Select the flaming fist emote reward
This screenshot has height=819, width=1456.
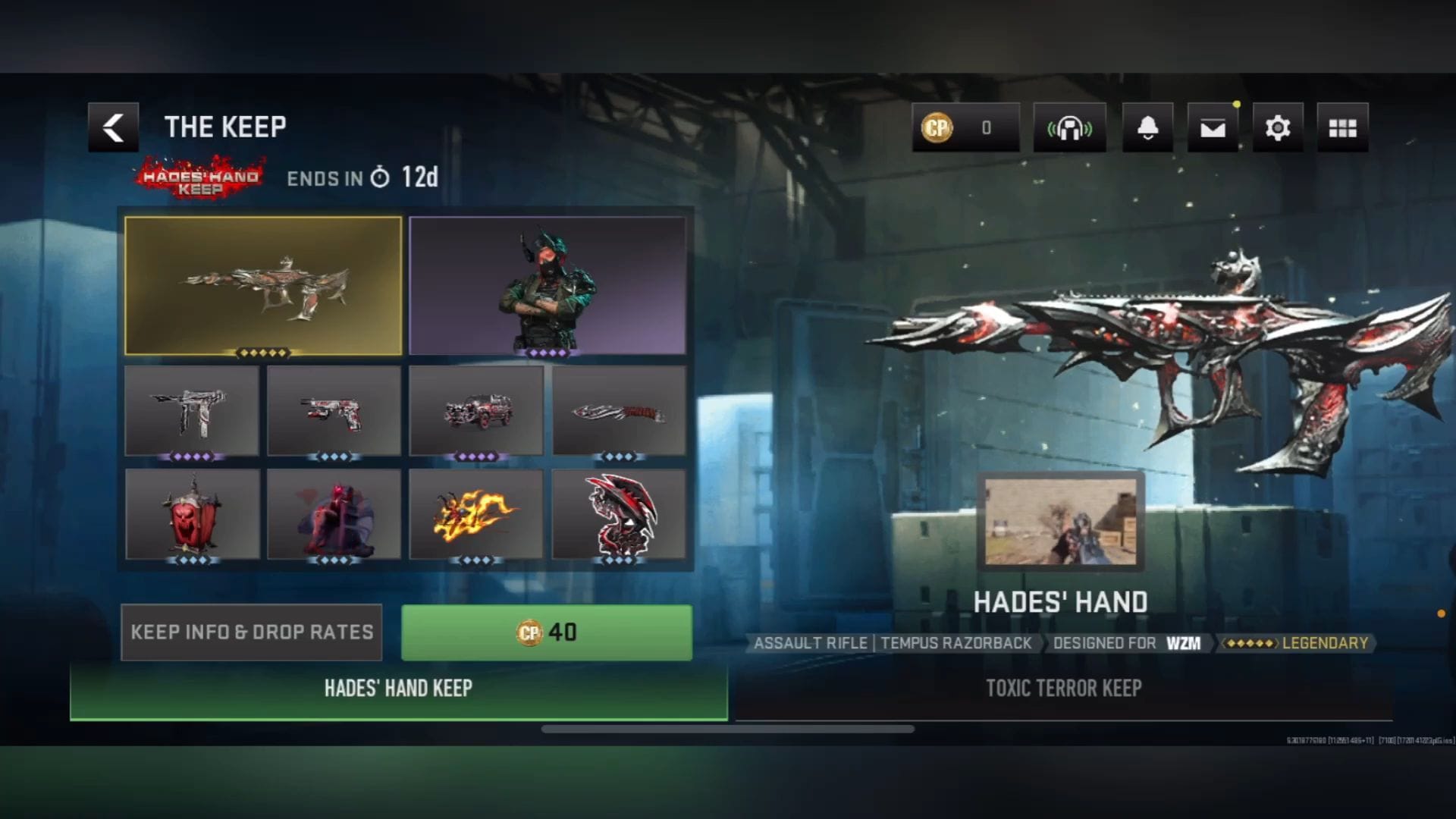coord(477,514)
